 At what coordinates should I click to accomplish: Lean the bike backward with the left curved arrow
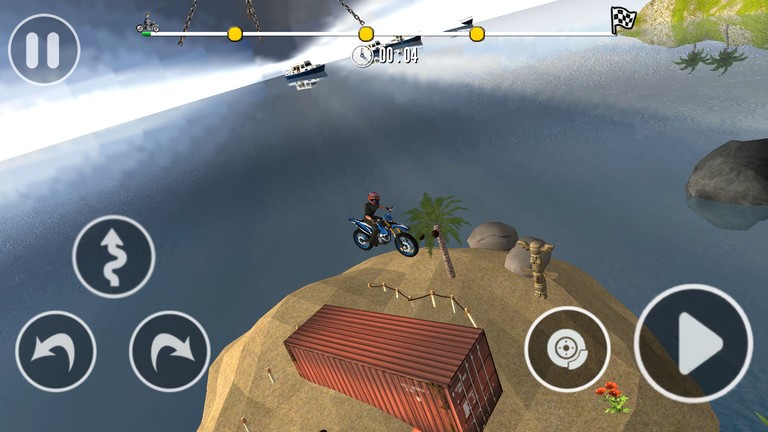pos(56,351)
